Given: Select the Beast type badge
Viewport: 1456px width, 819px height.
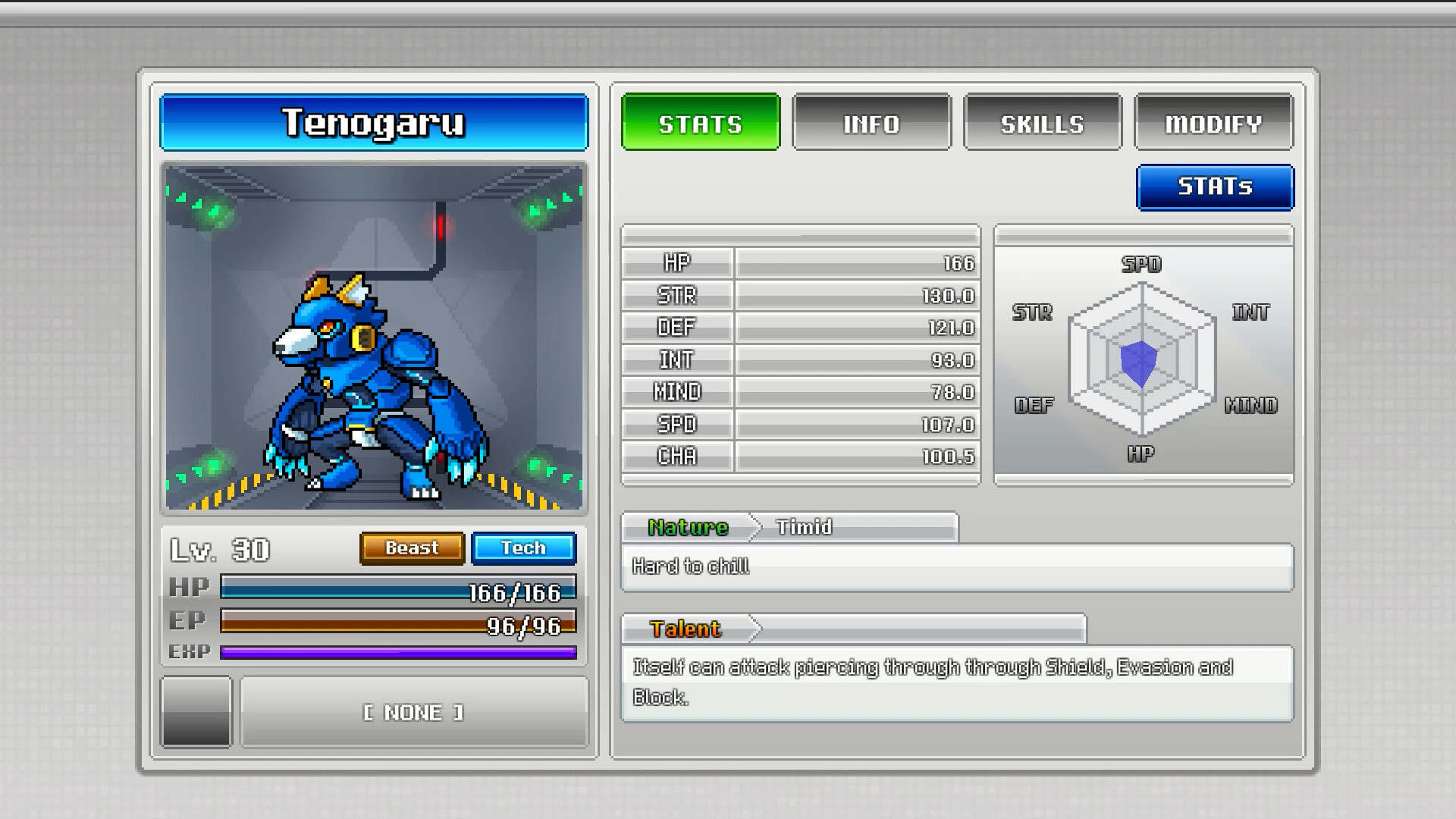Looking at the screenshot, I should (412, 548).
